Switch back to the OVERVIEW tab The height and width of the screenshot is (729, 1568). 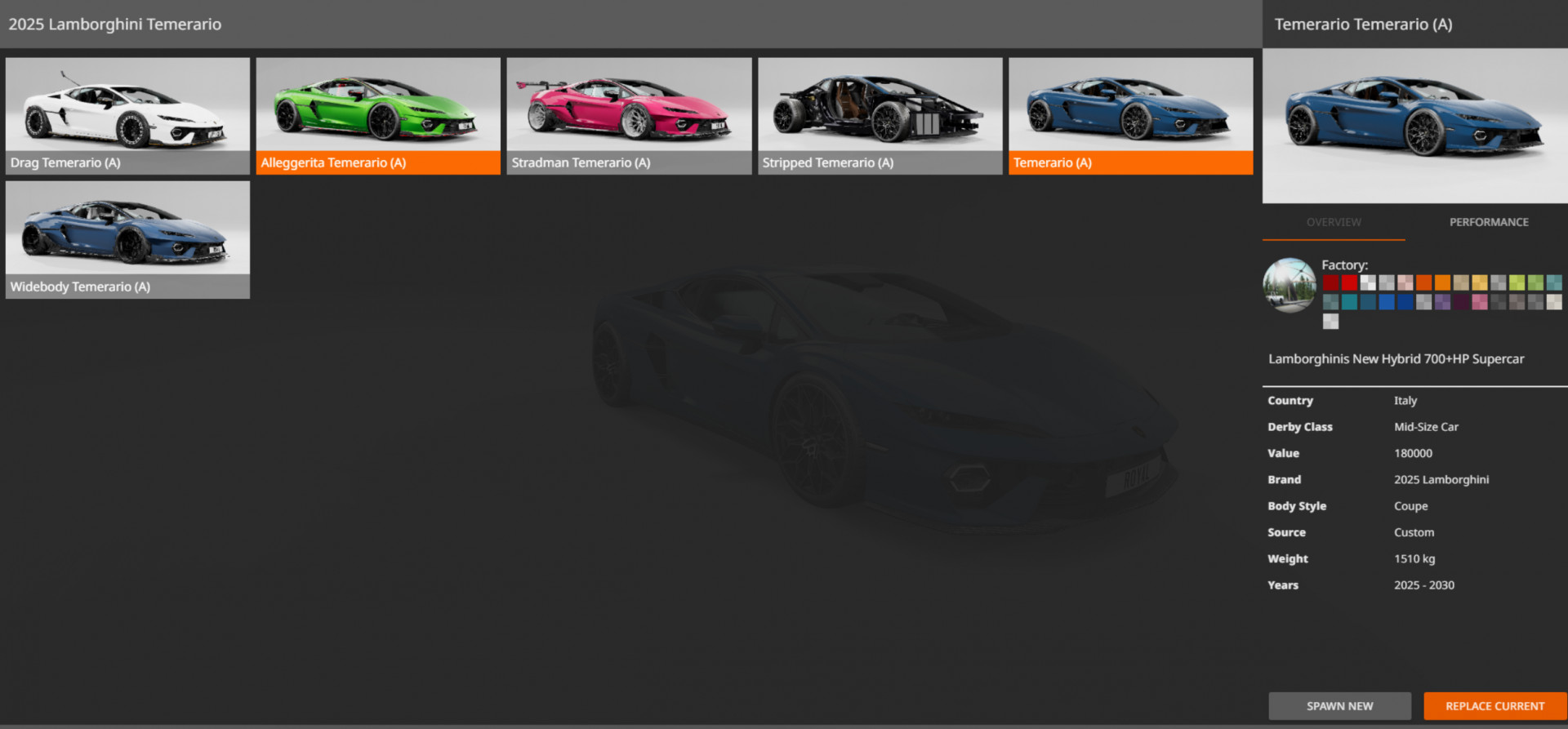point(1334,222)
